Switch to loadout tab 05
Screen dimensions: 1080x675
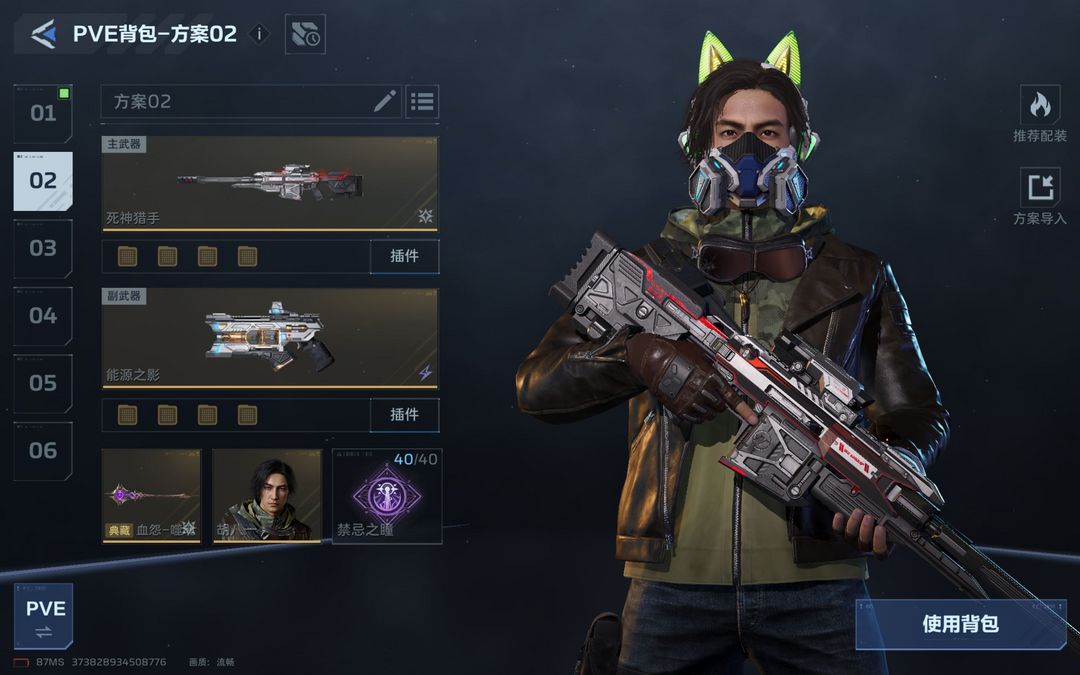pos(43,383)
